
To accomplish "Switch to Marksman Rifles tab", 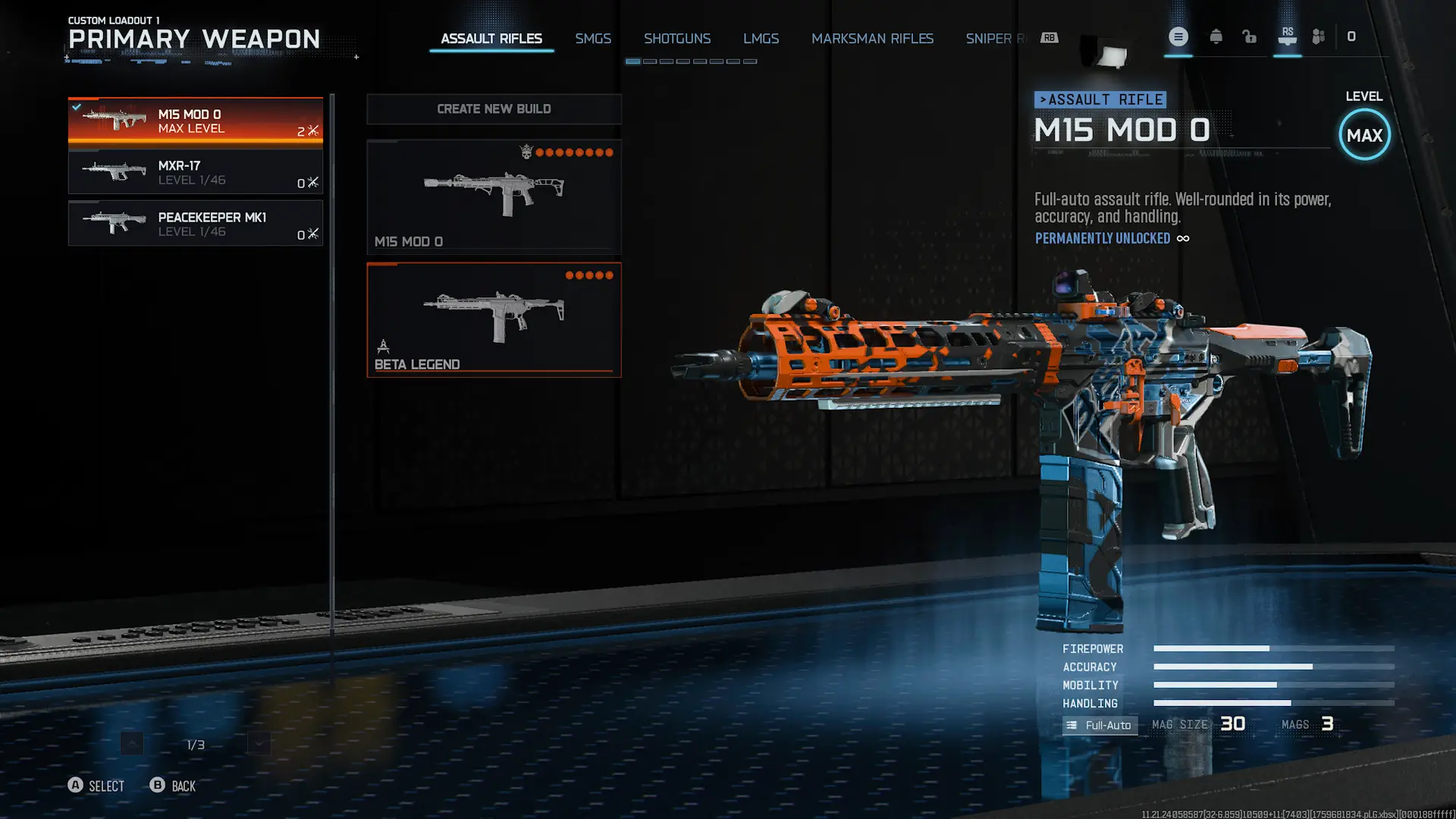I will (x=872, y=39).
